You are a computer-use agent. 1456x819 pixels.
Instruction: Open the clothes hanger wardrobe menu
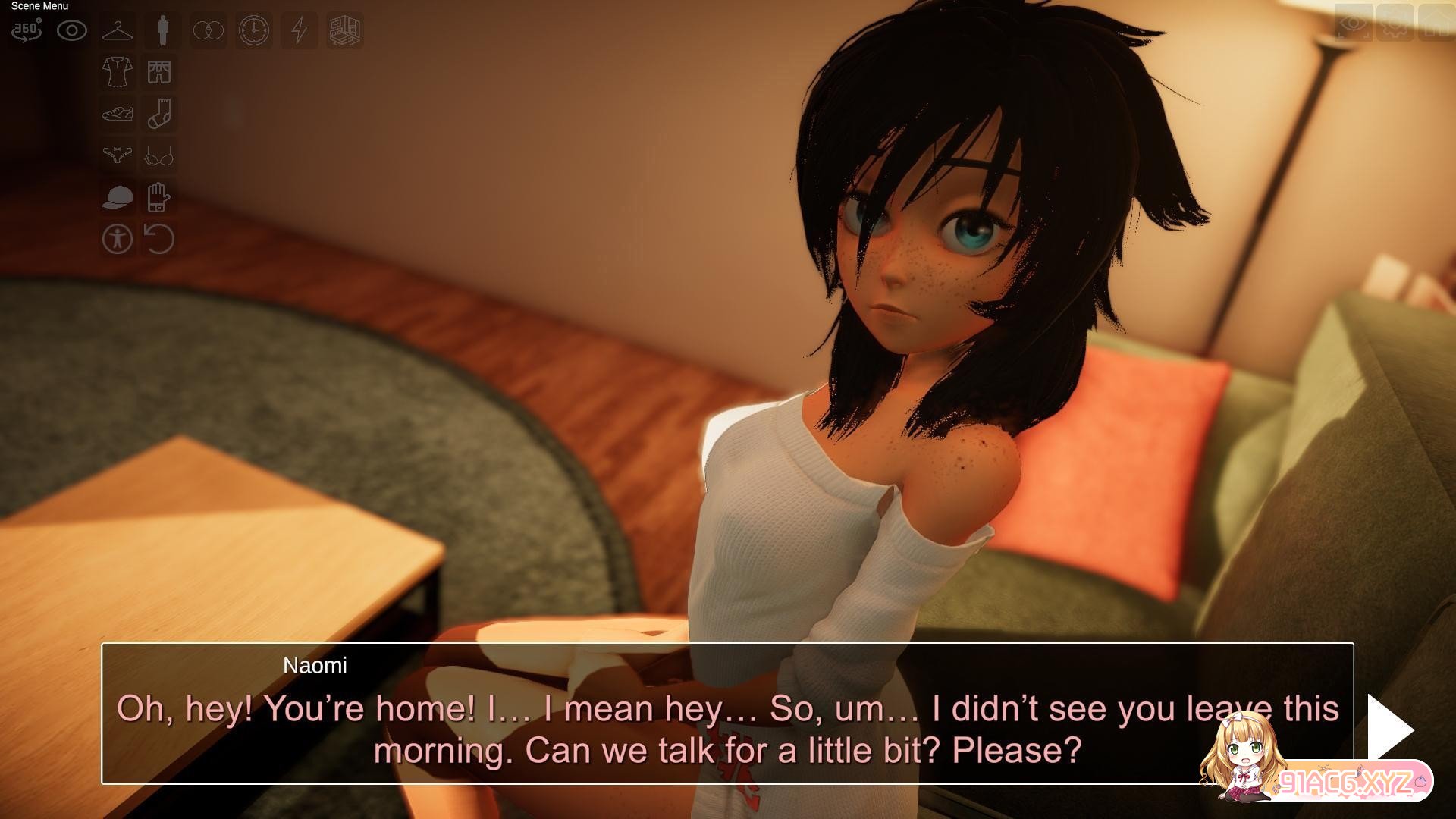[x=118, y=30]
